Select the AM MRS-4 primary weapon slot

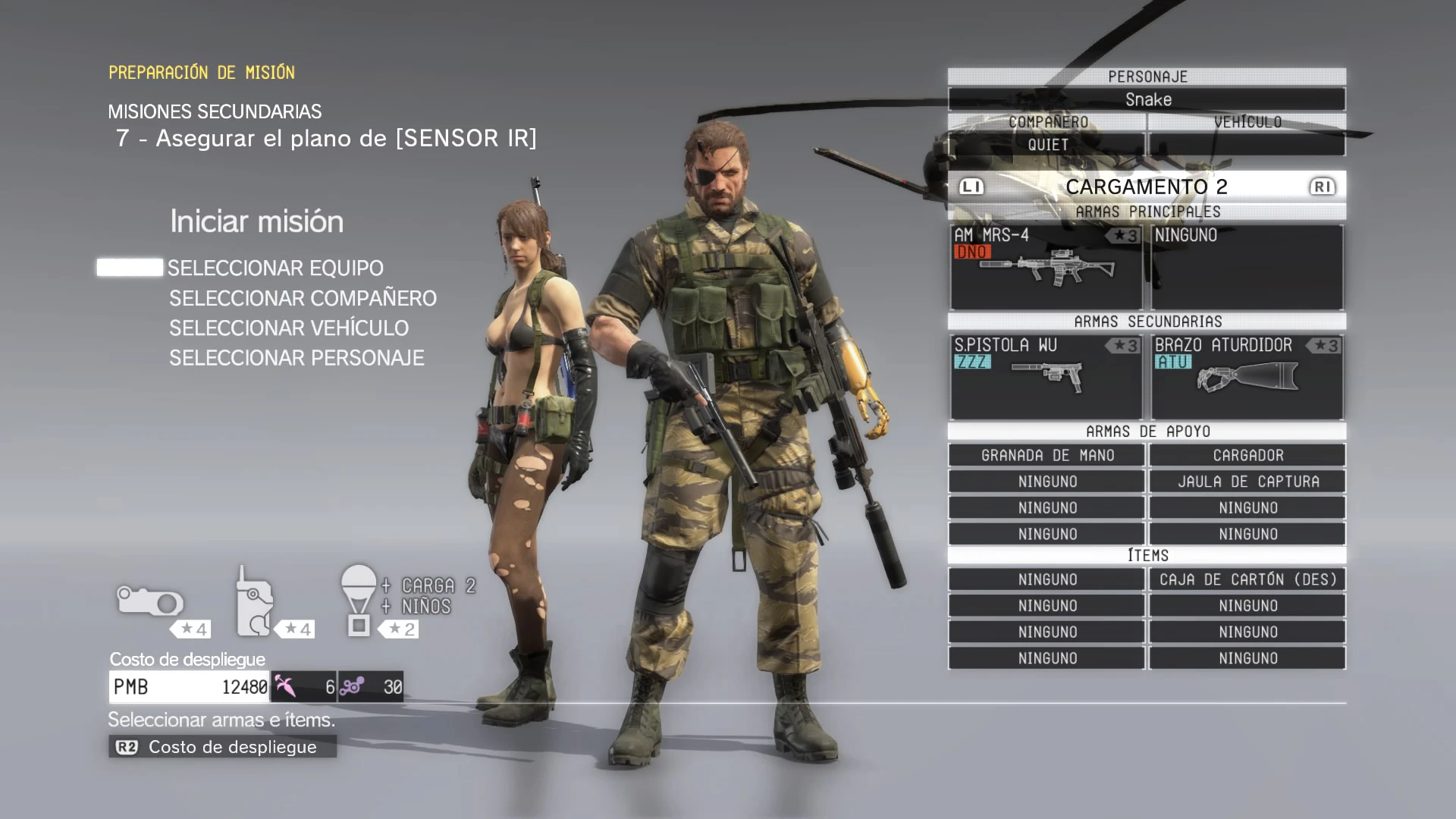coord(1046,267)
